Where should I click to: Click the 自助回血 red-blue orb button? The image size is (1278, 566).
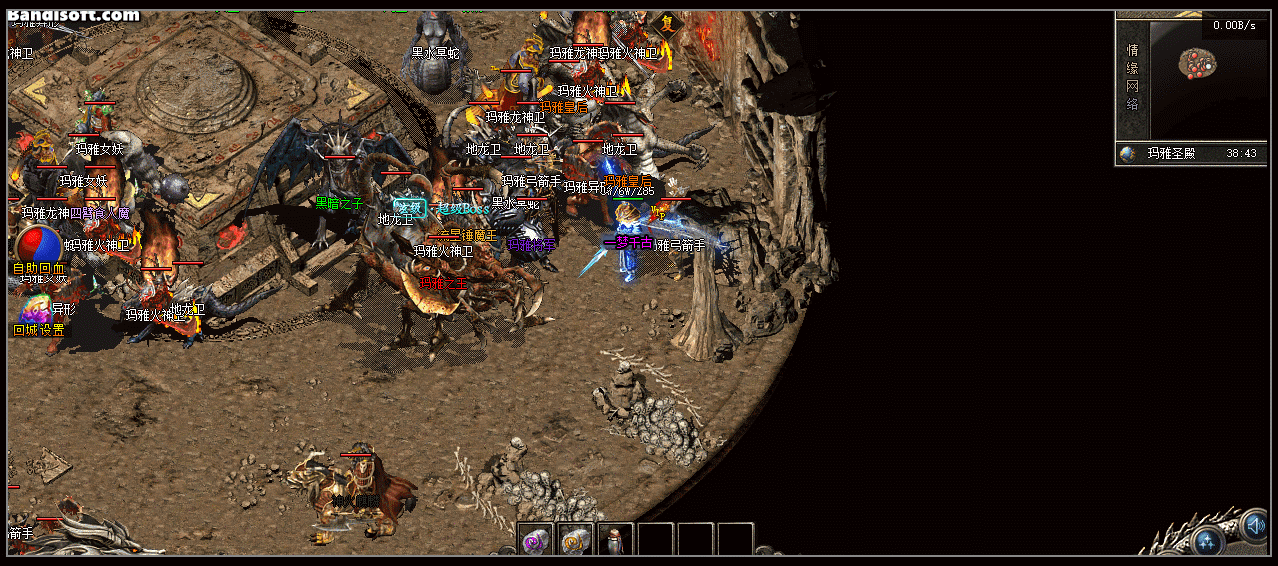coord(38,247)
